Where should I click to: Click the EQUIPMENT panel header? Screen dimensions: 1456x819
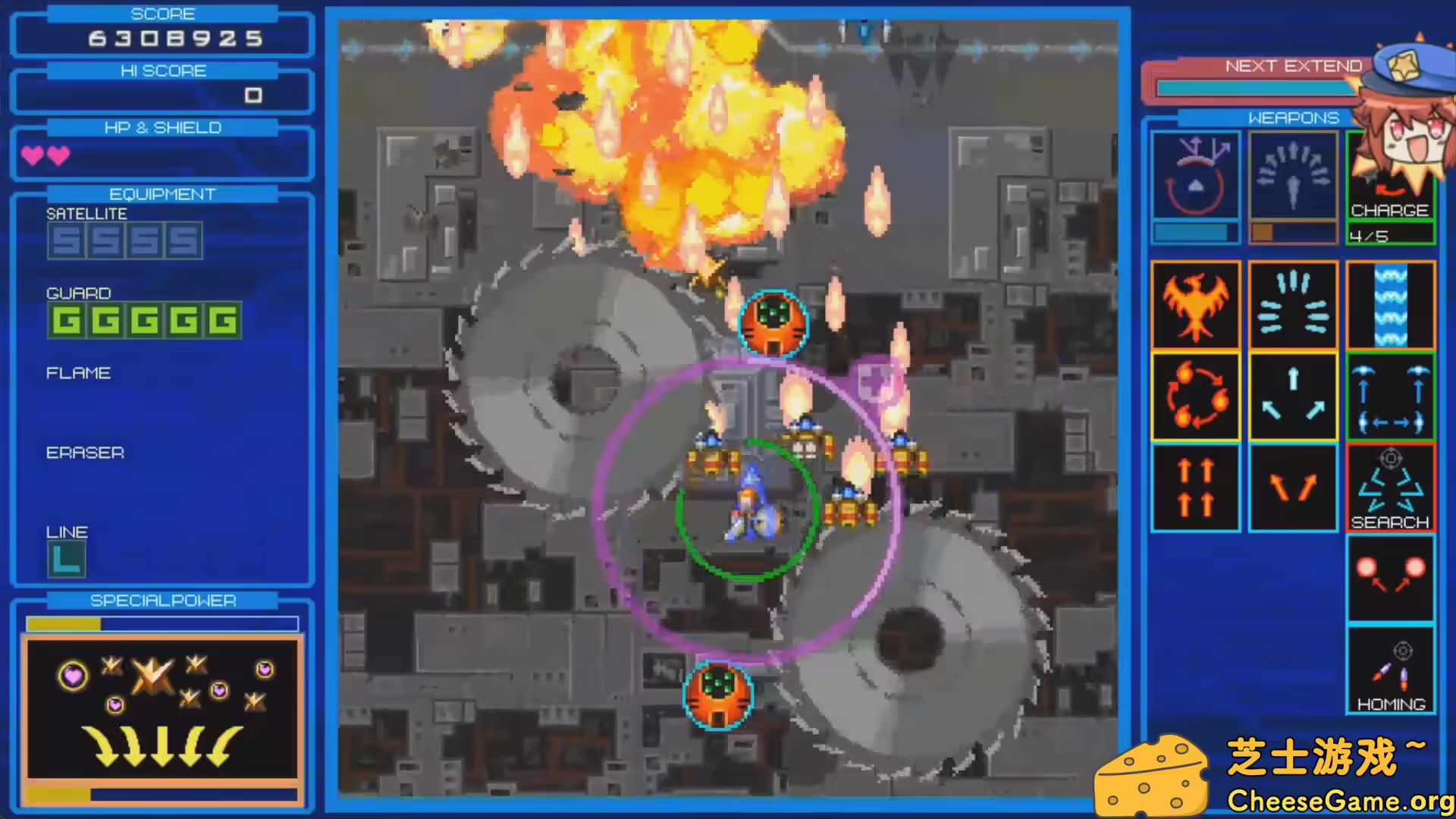(x=162, y=193)
